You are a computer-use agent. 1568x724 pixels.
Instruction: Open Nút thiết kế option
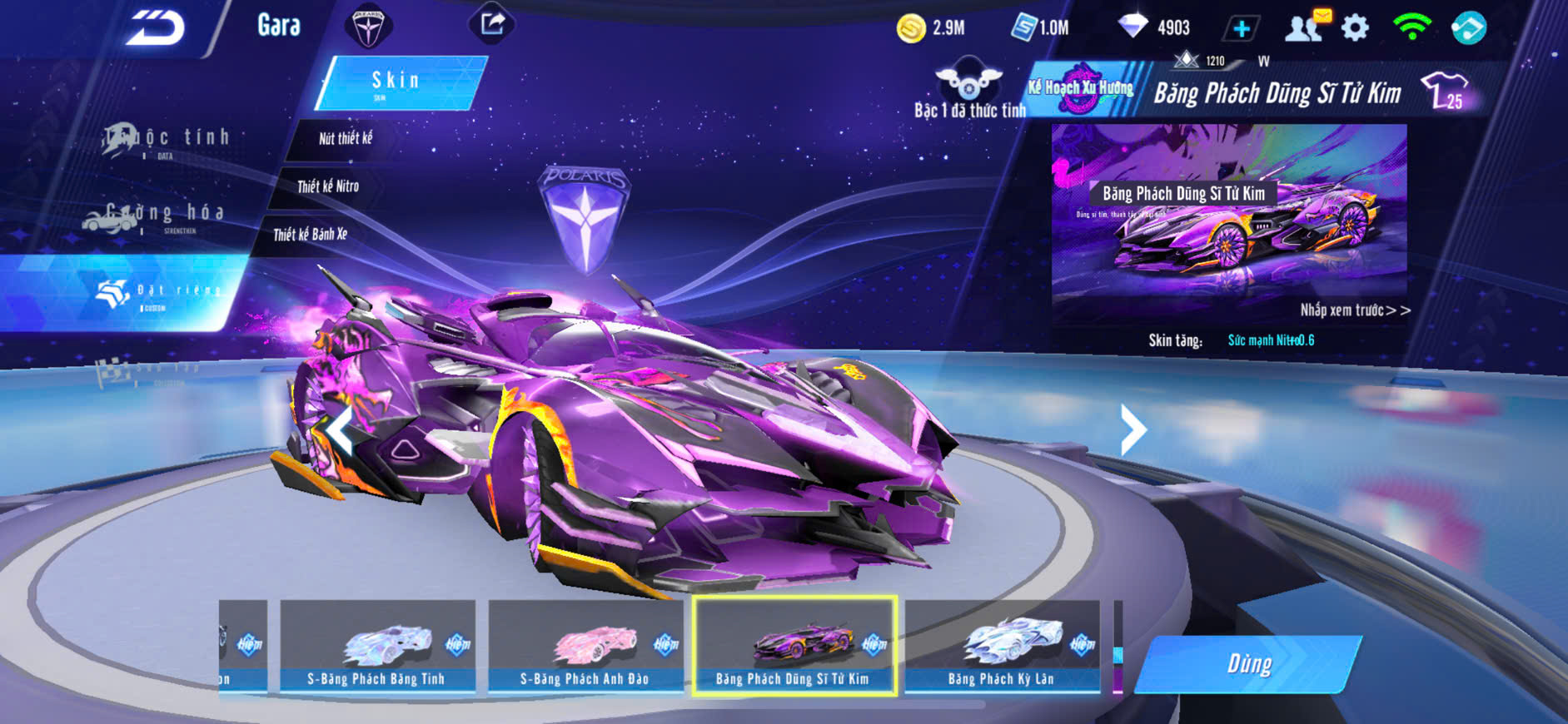coord(345,139)
